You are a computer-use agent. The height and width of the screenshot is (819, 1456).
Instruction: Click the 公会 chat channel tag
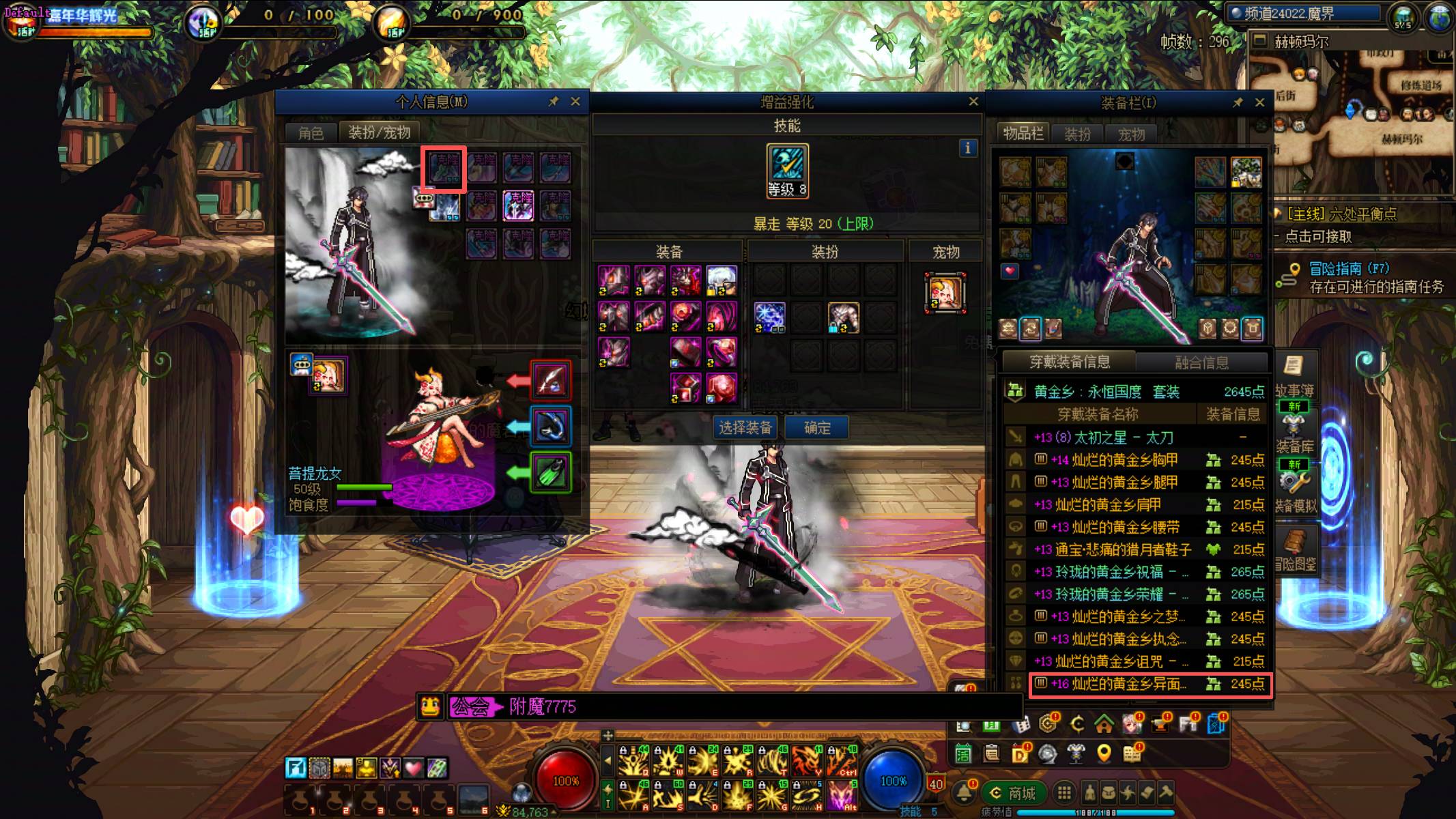pyautogui.click(x=472, y=706)
